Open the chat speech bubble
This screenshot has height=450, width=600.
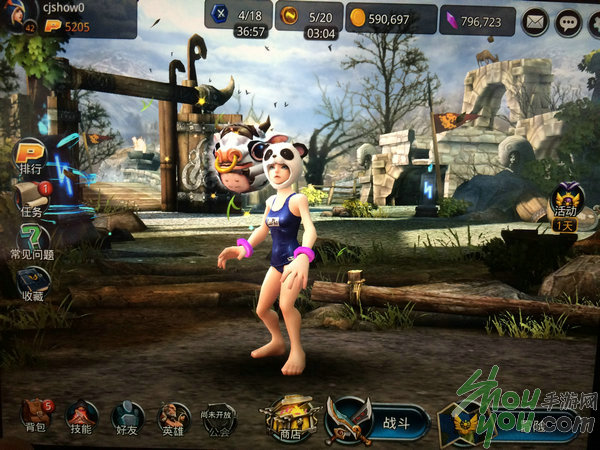pyautogui.click(x=569, y=18)
